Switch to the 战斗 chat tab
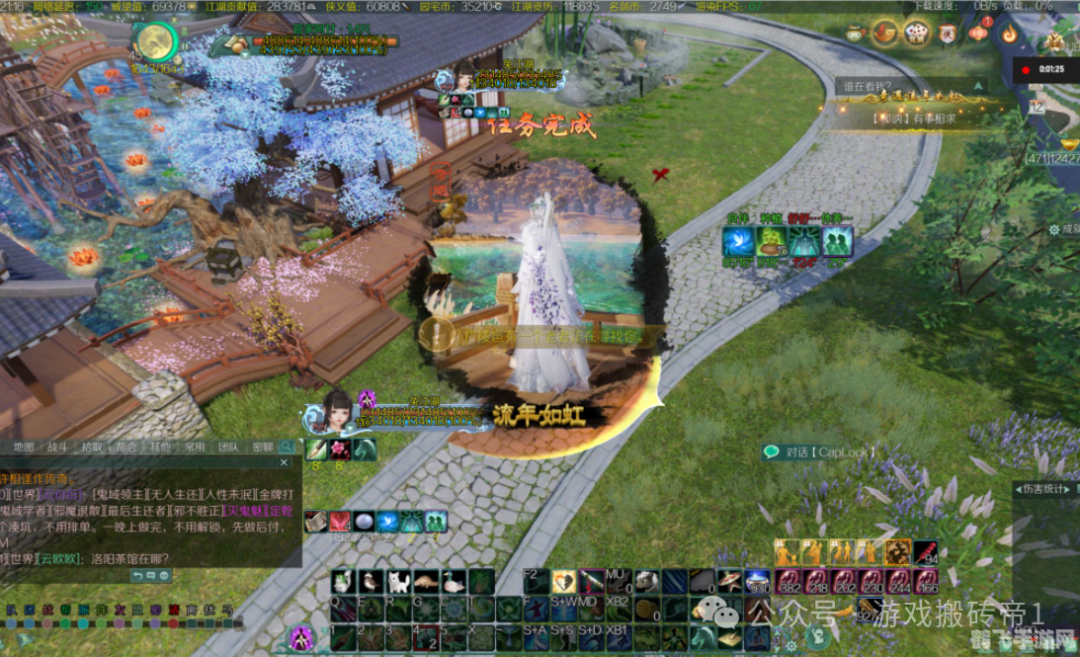 pos(57,446)
